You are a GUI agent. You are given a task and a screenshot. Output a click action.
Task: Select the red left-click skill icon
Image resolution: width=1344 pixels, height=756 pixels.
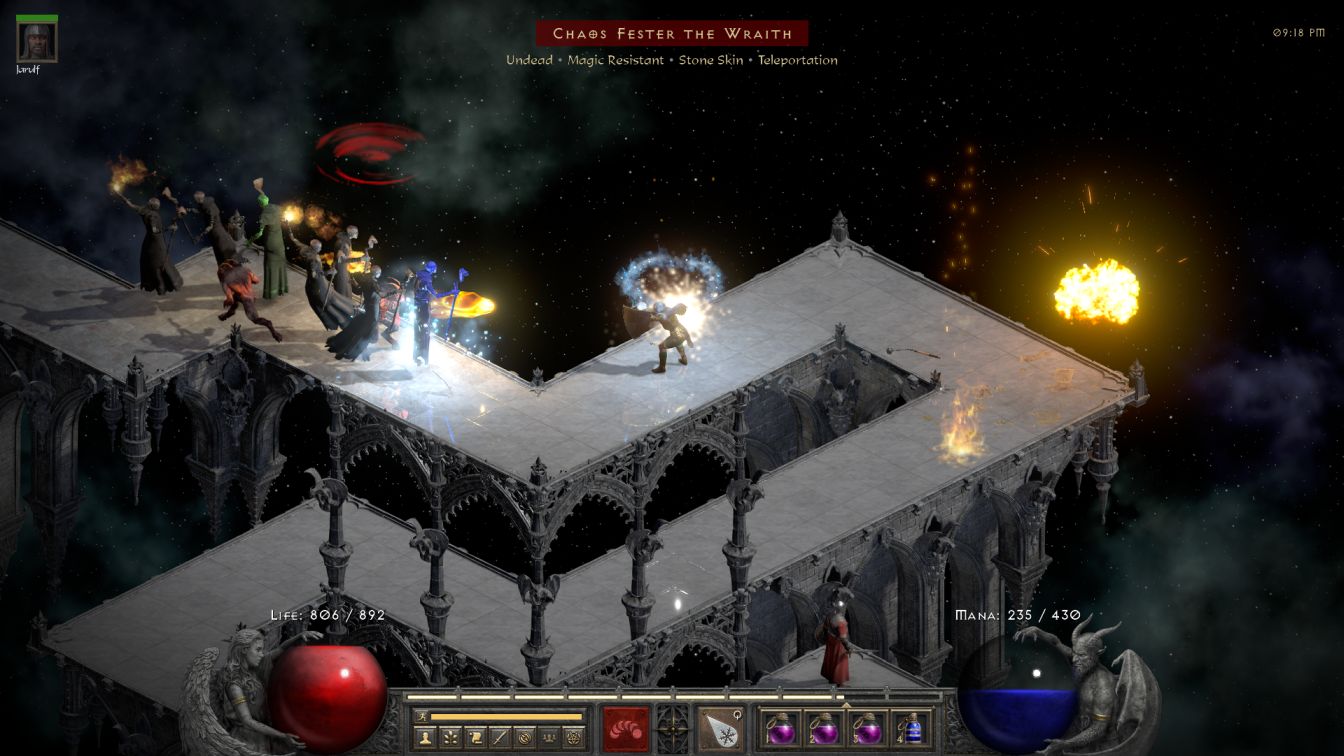click(625, 728)
